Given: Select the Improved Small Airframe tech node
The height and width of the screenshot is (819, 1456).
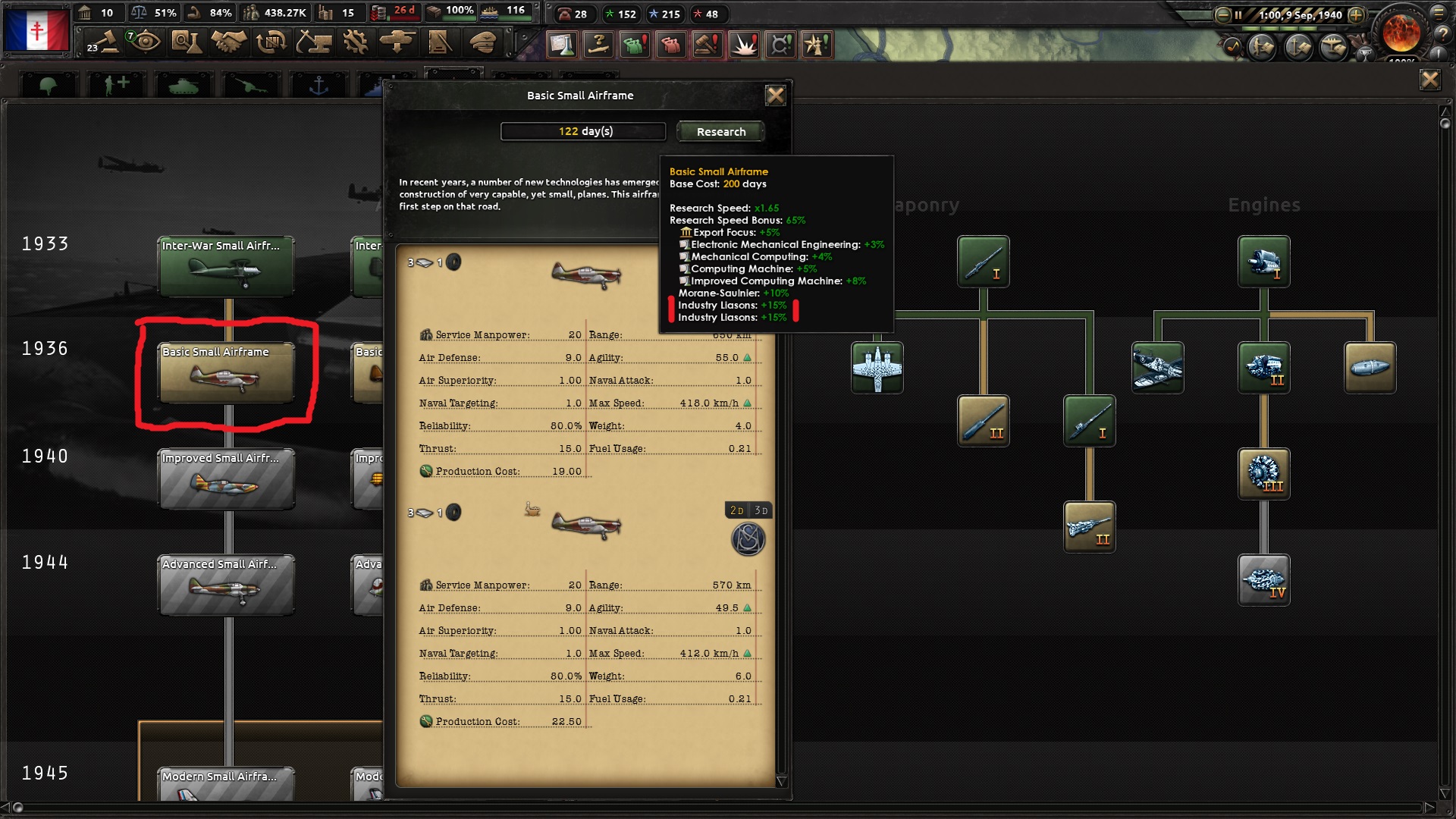Looking at the screenshot, I should [225, 479].
